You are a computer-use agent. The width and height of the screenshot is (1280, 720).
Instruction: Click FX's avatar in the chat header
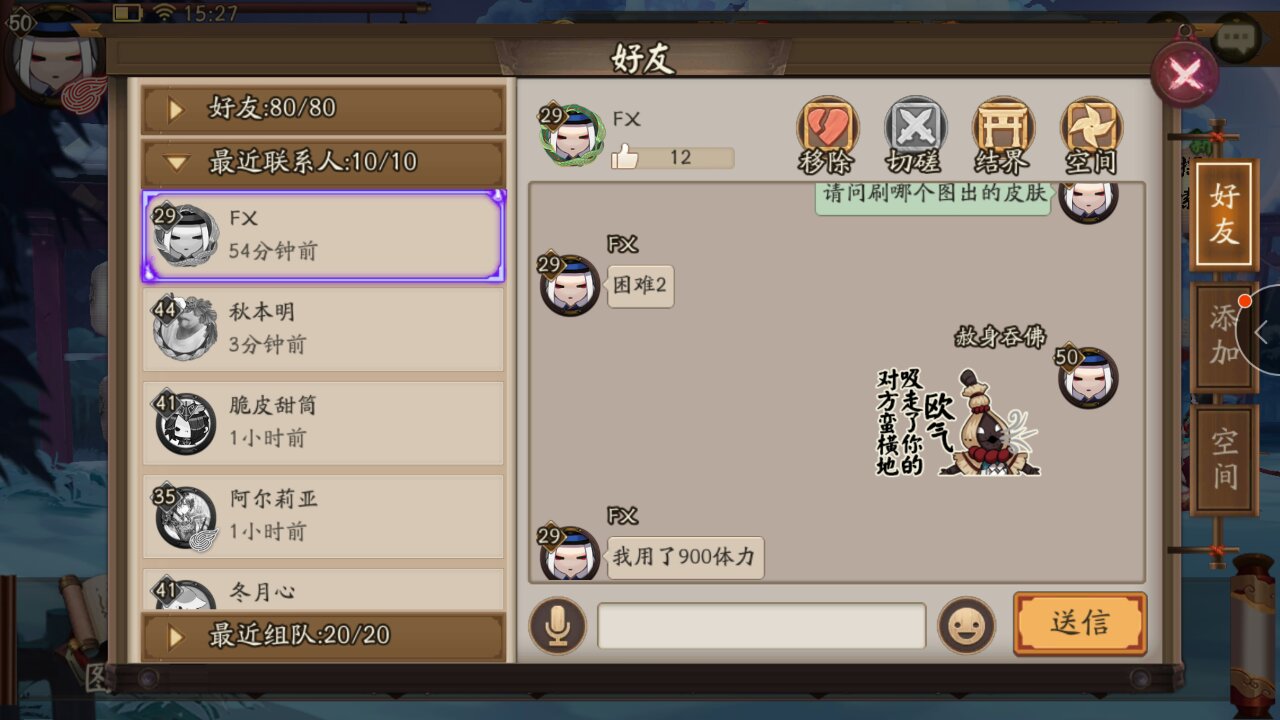click(x=571, y=133)
